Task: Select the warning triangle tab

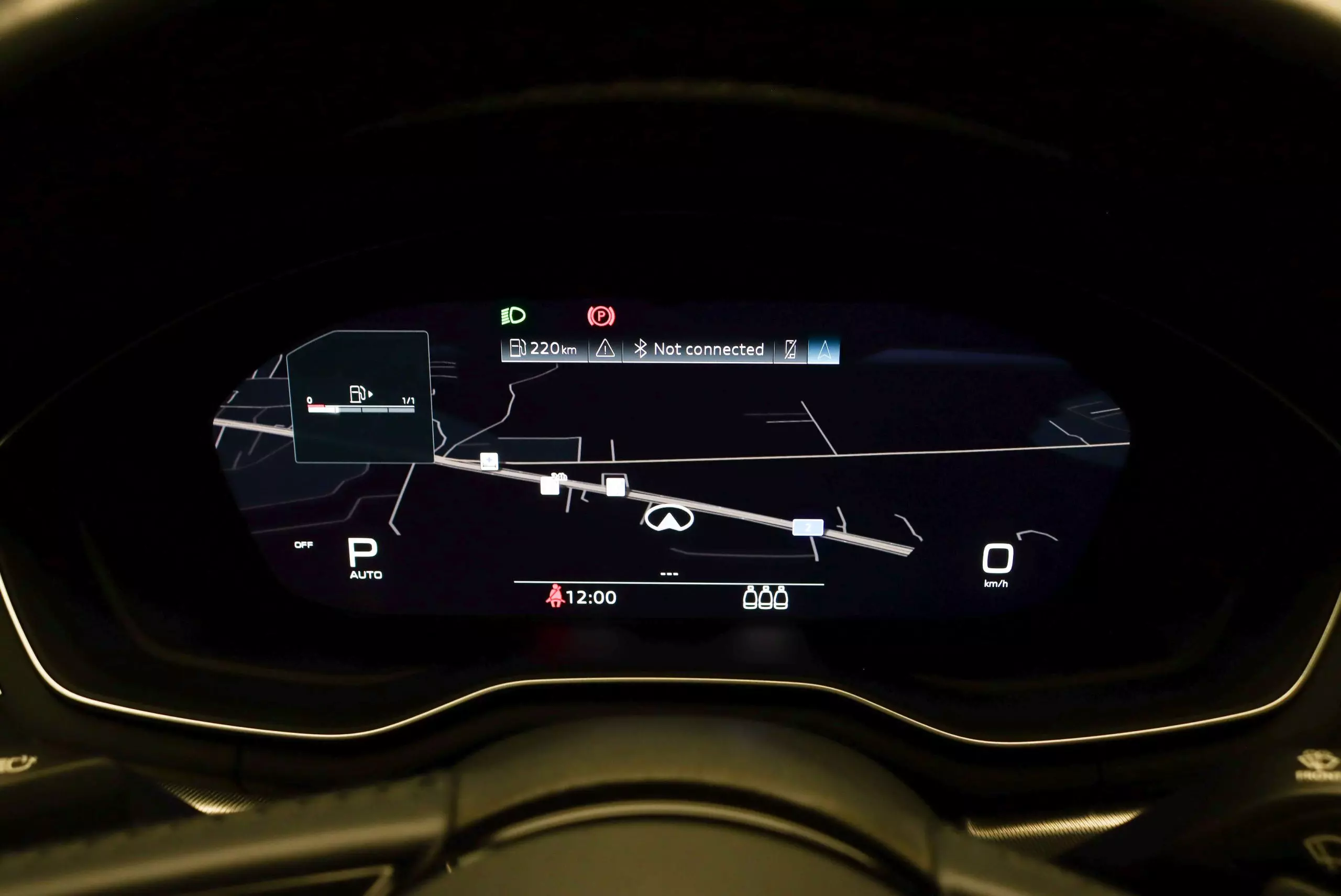Action: coord(605,349)
